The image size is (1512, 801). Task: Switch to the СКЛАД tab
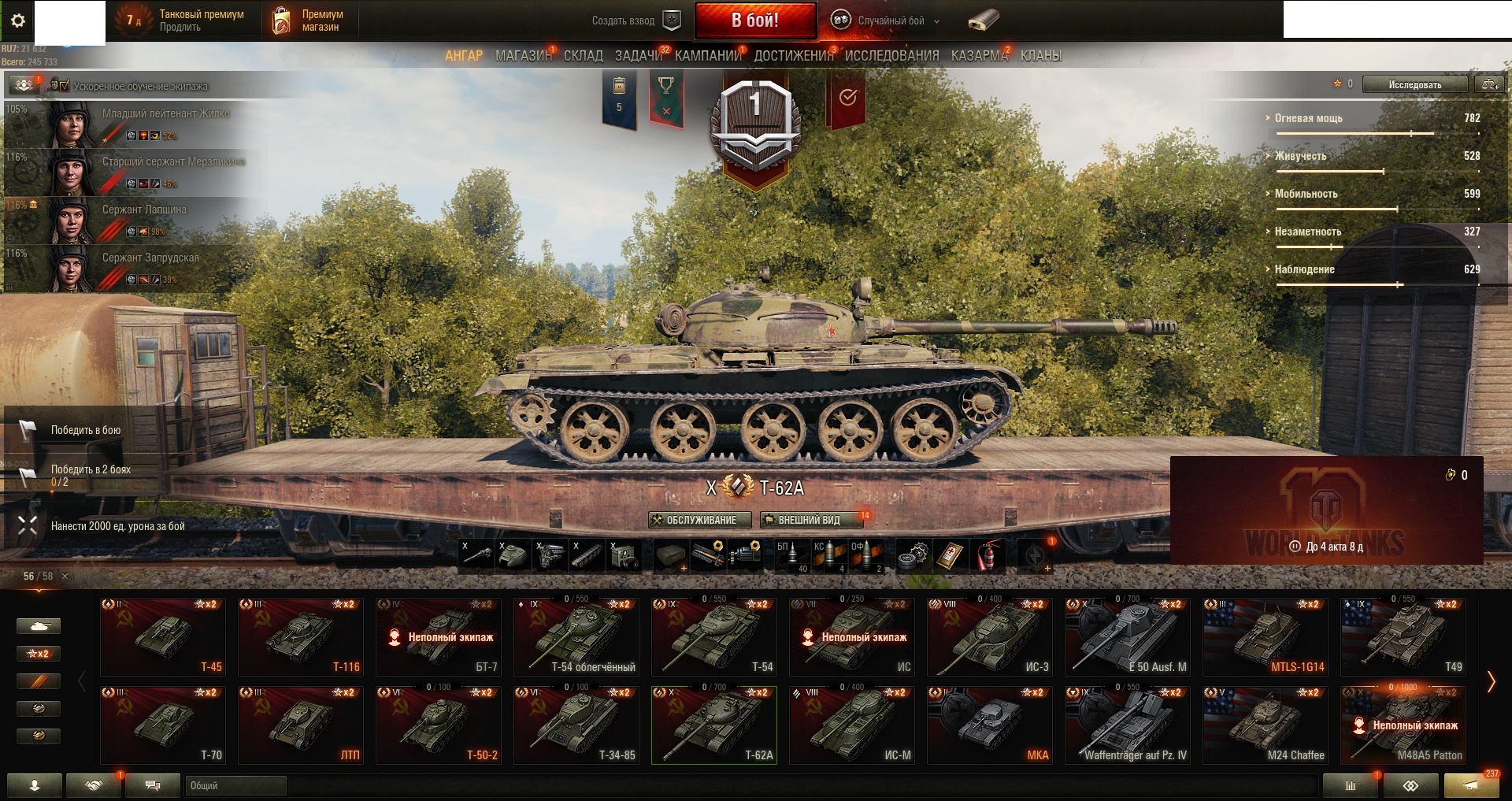583,56
